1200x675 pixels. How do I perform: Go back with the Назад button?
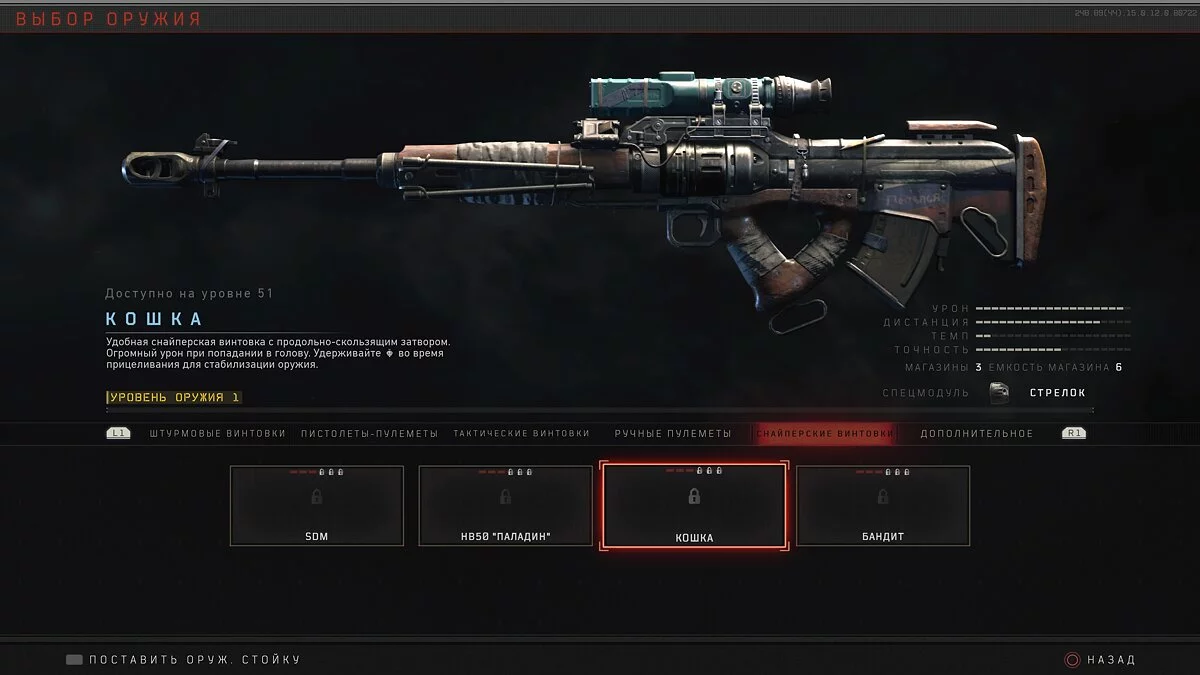[1100, 660]
